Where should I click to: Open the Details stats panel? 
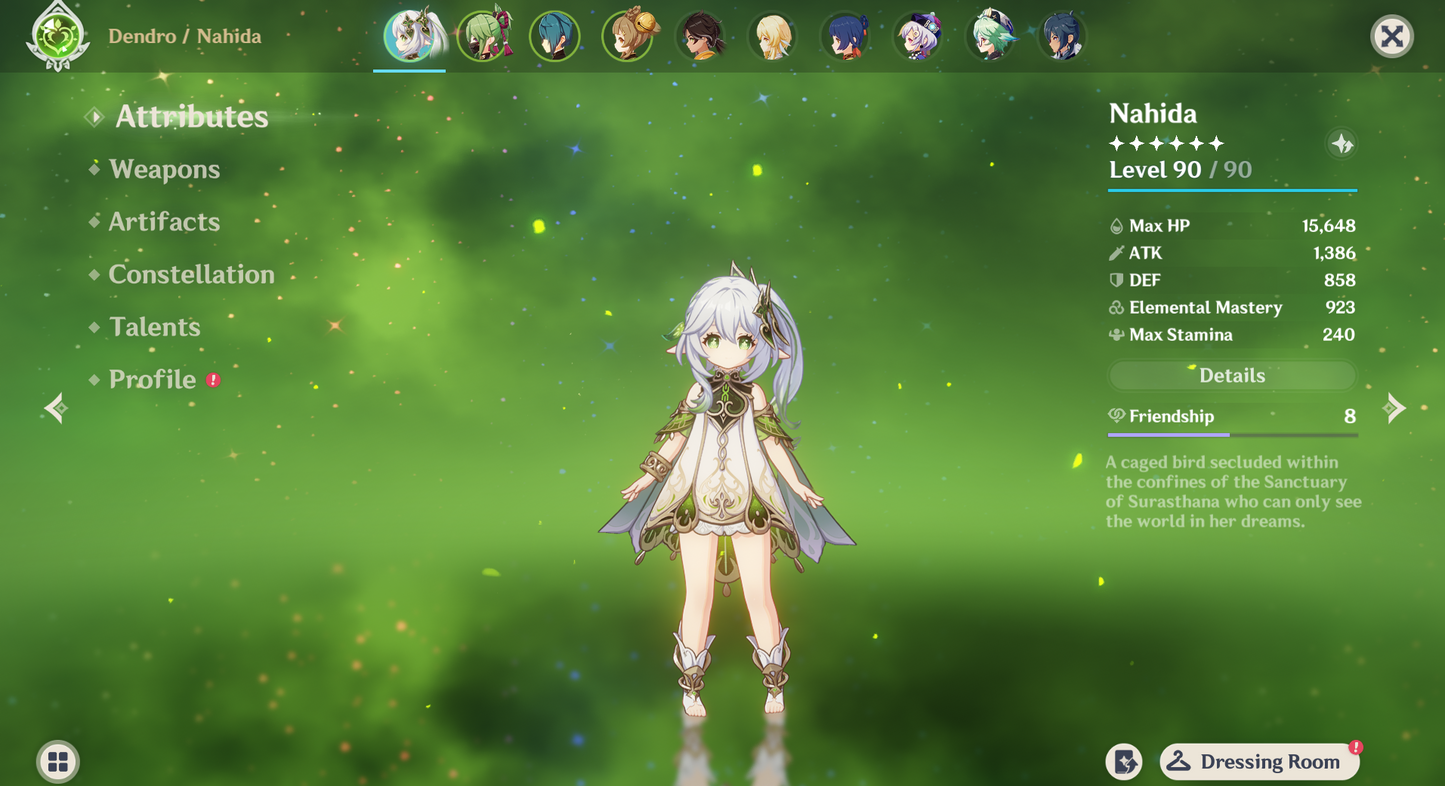click(1231, 376)
